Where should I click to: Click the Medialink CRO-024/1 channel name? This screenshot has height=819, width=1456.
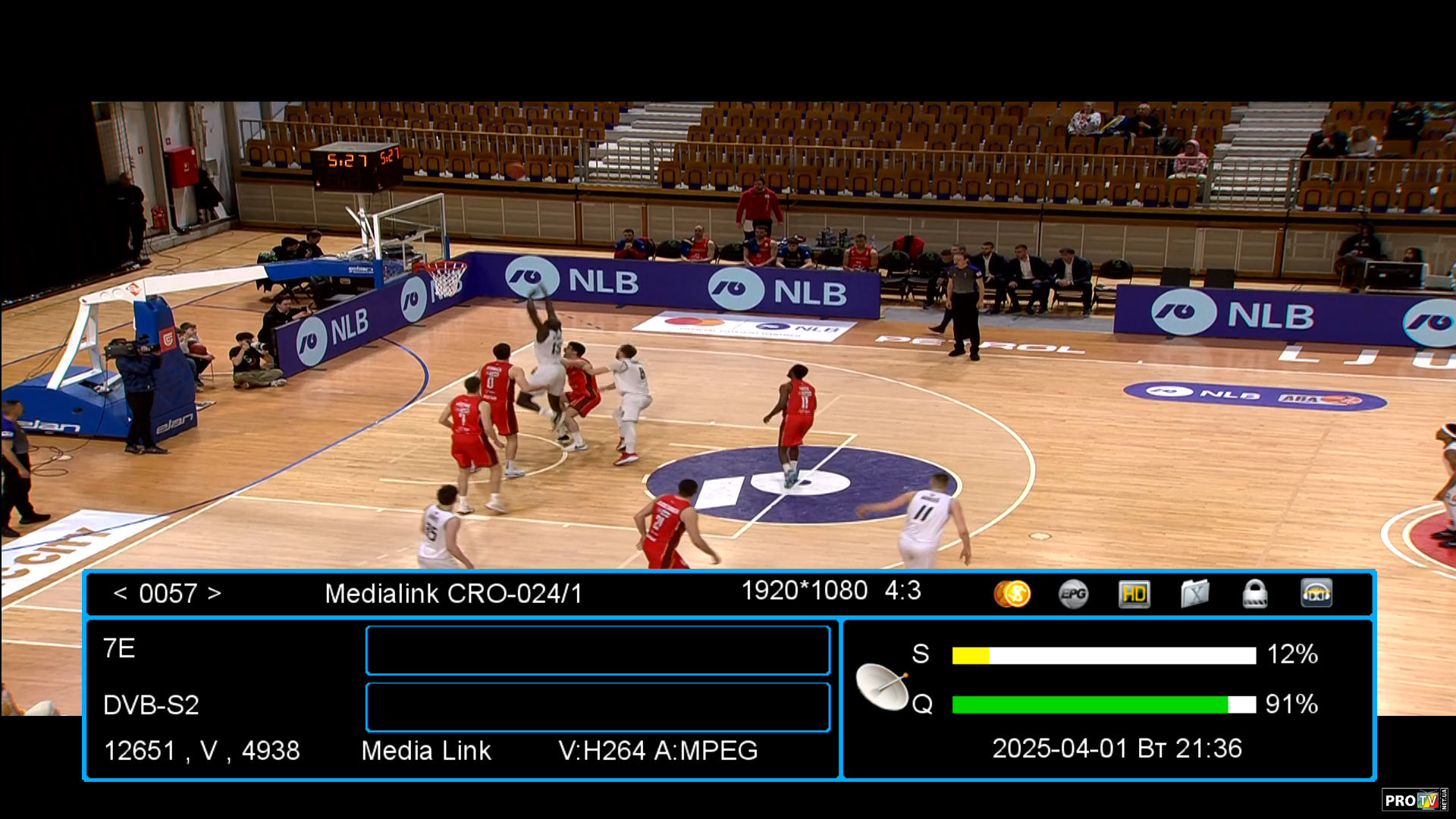(453, 593)
